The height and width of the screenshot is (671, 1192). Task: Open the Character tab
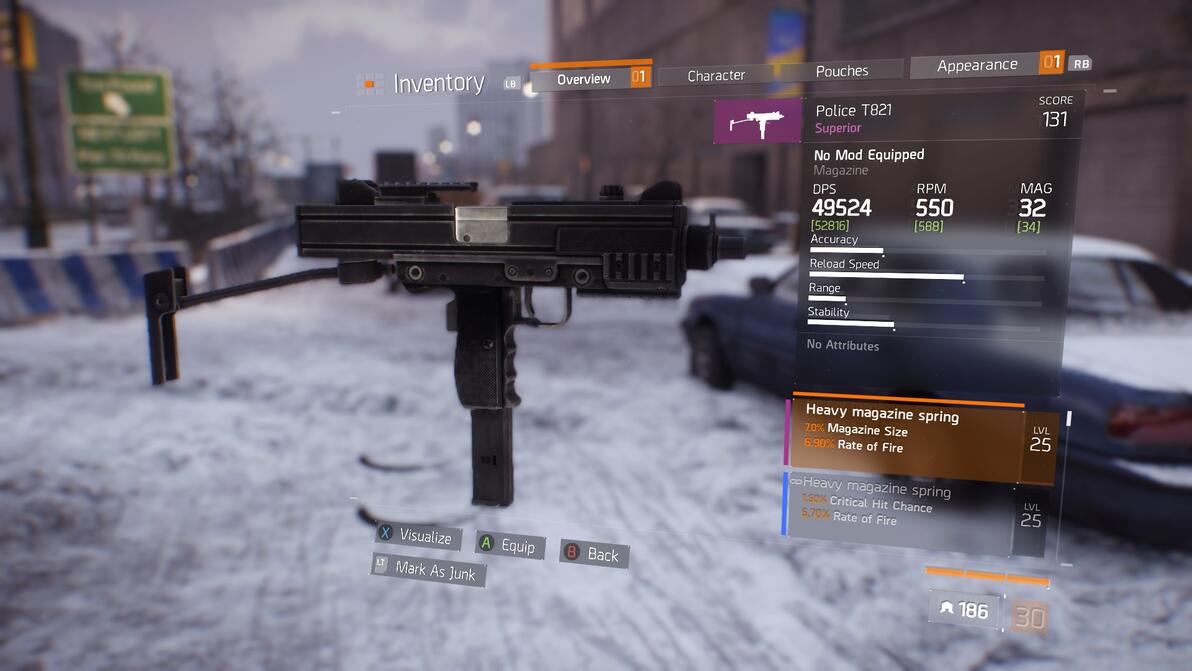716,75
